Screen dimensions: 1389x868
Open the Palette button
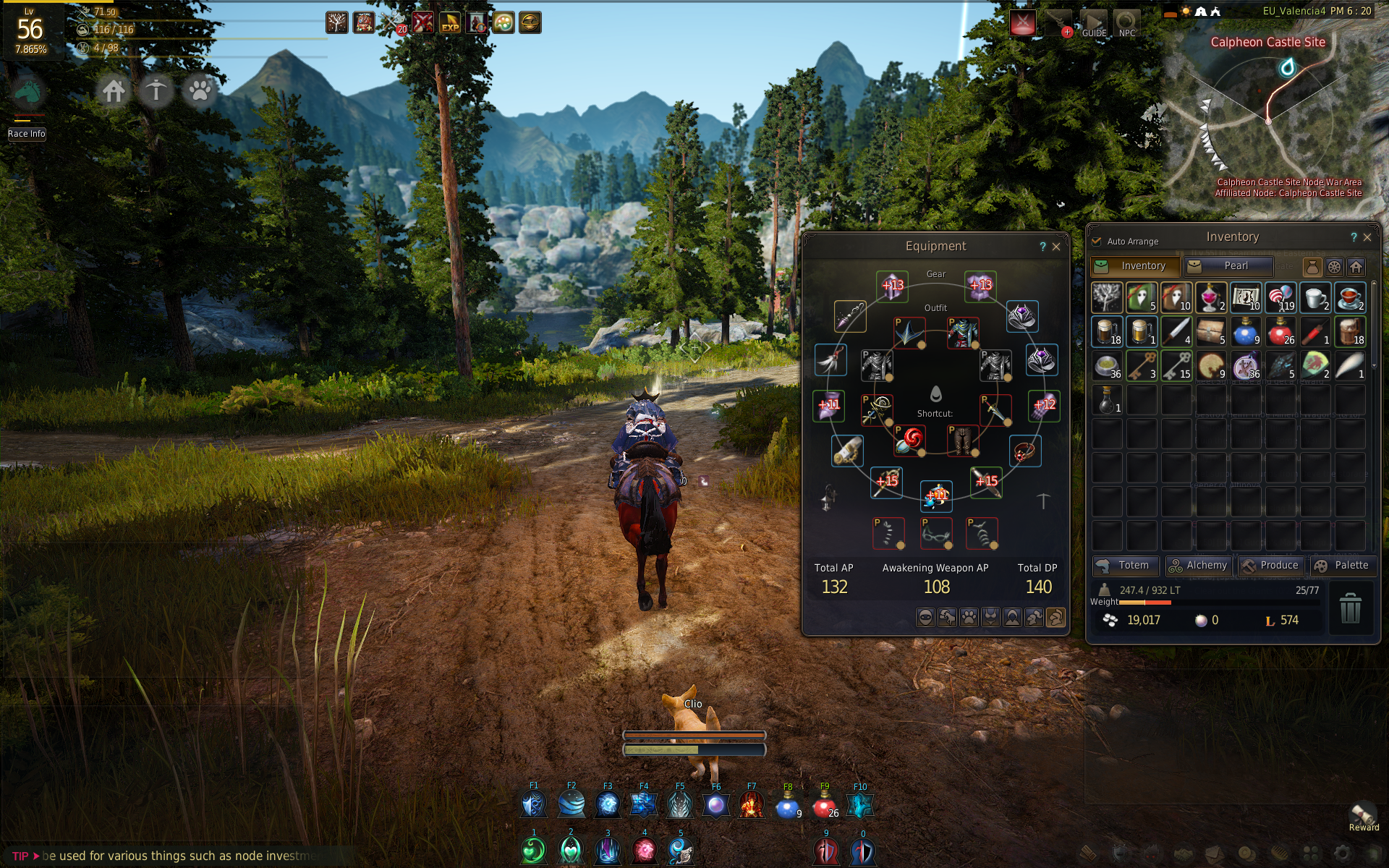1342,566
